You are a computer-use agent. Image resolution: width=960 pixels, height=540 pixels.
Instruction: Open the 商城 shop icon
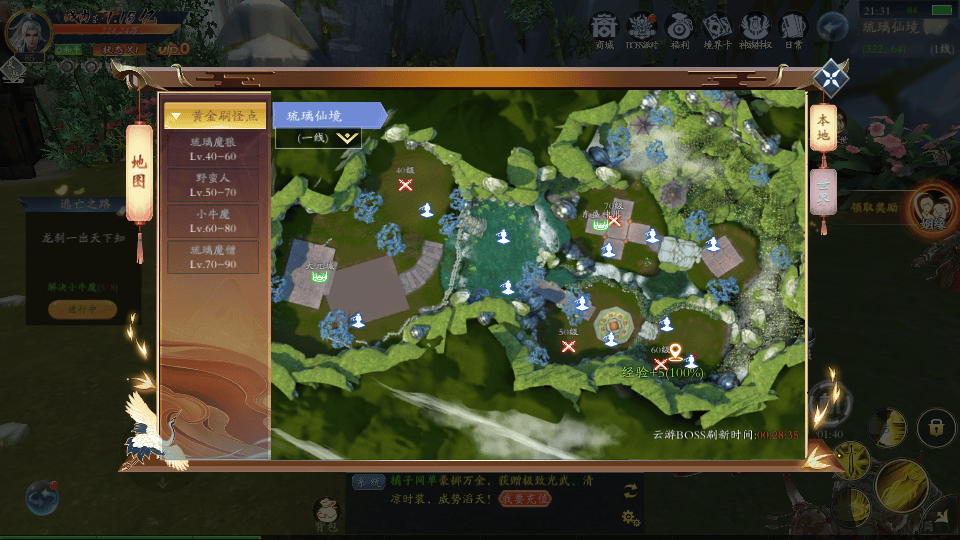tap(604, 28)
